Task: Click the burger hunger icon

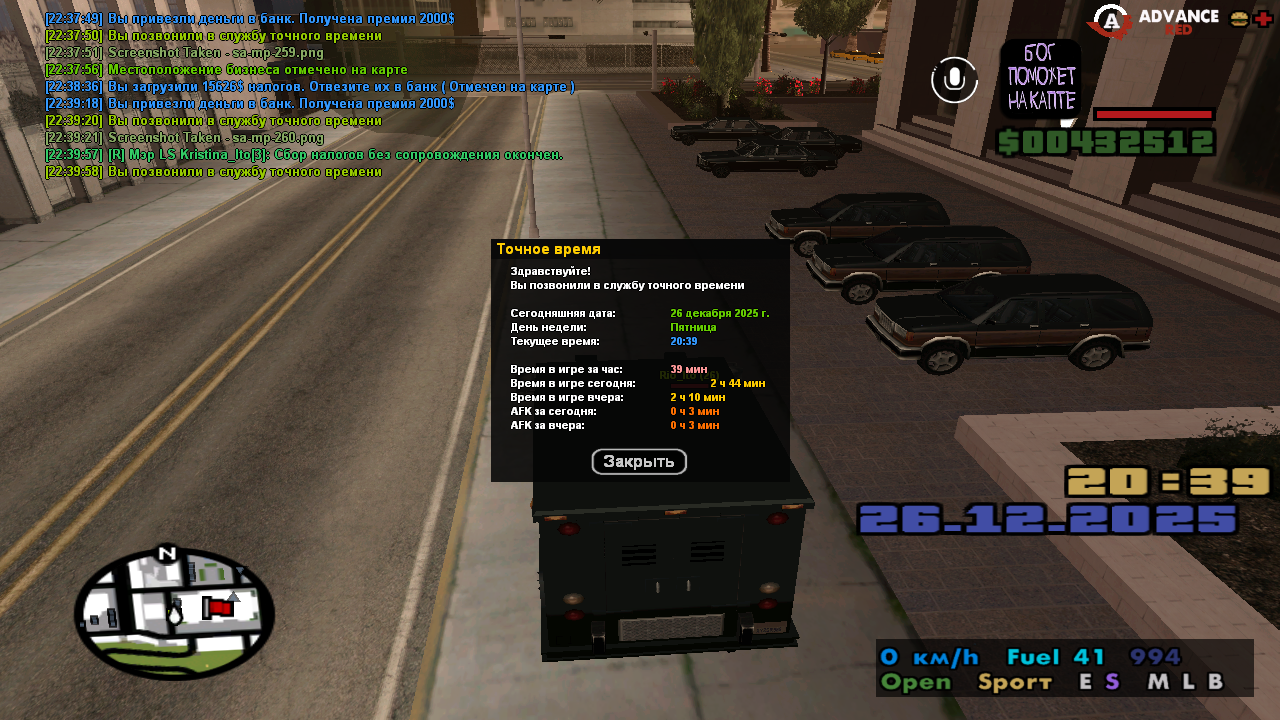Action: pyautogui.click(x=1238, y=19)
